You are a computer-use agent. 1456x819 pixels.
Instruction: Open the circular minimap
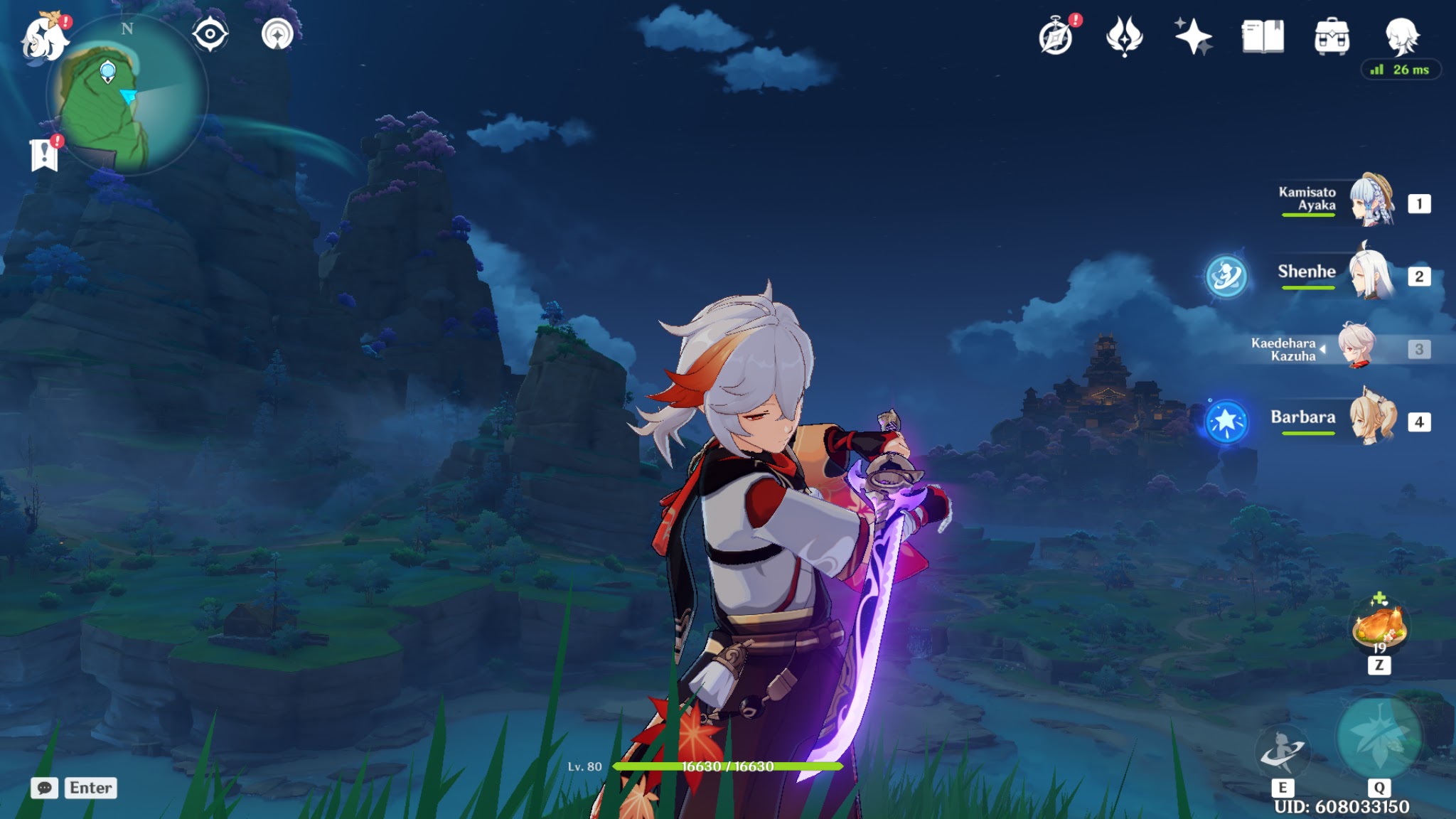tap(127, 96)
